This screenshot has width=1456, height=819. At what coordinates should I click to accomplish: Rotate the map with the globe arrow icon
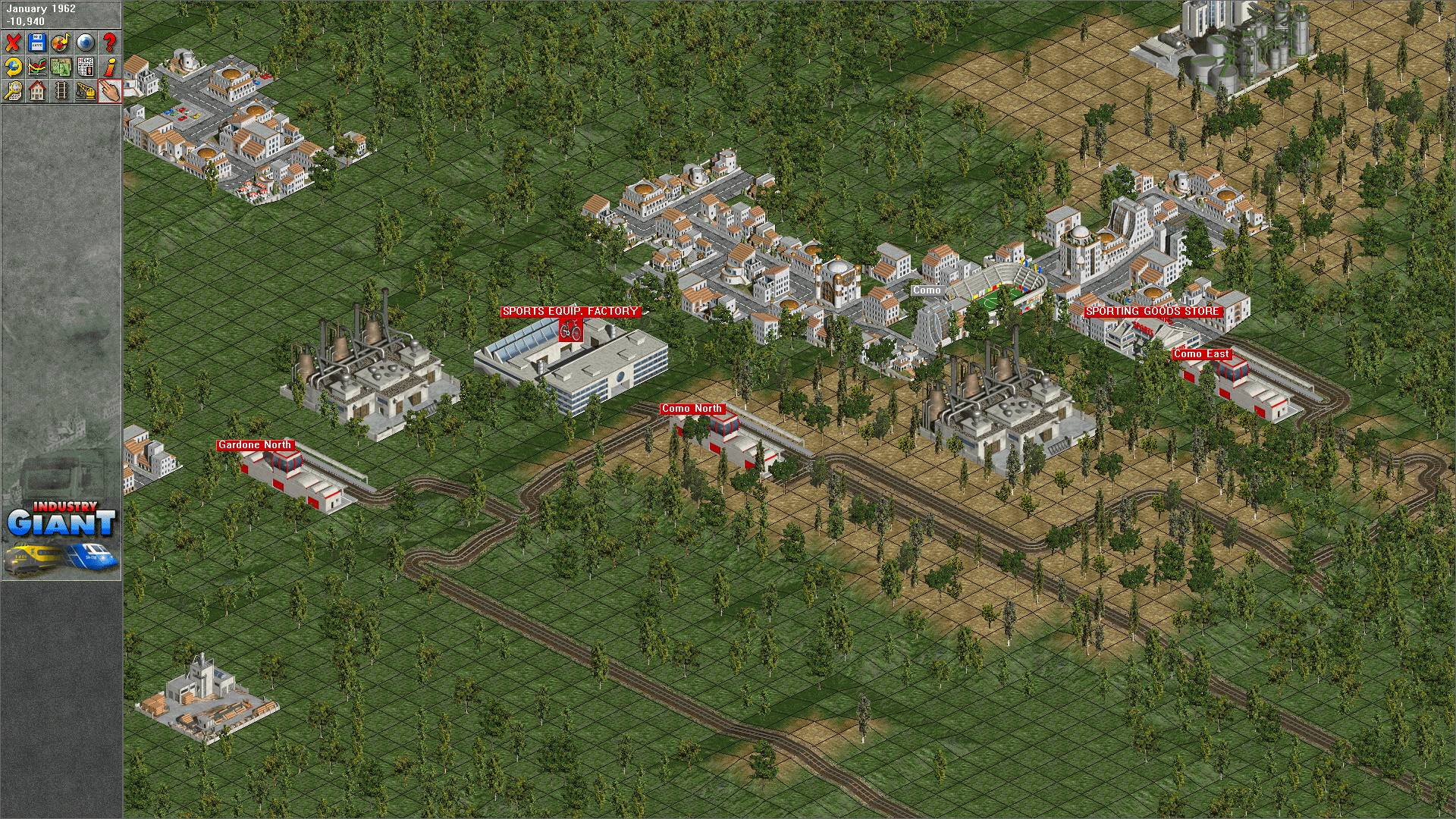coord(12,67)
